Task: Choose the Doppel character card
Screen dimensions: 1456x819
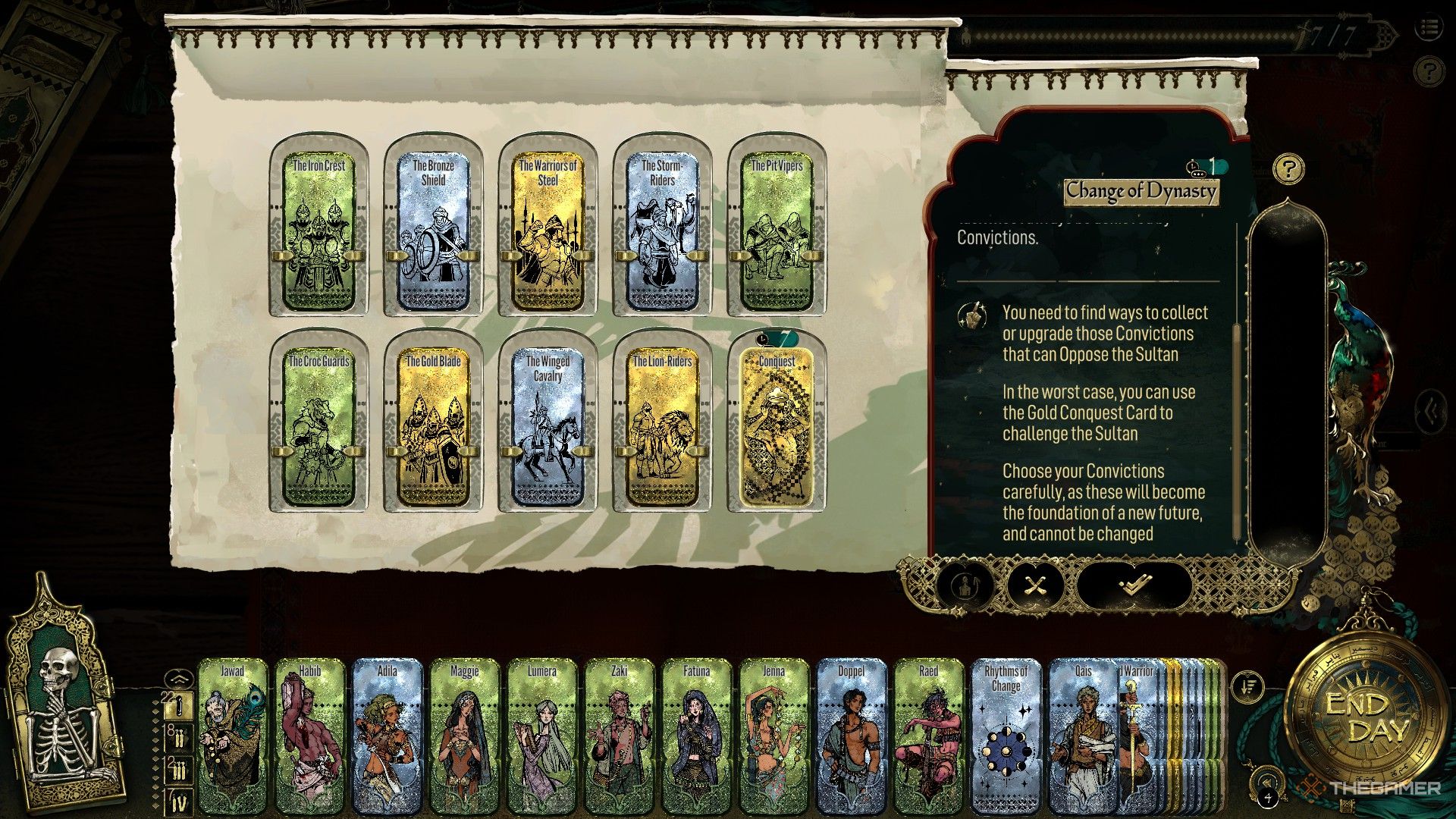Action: [851, 732]
